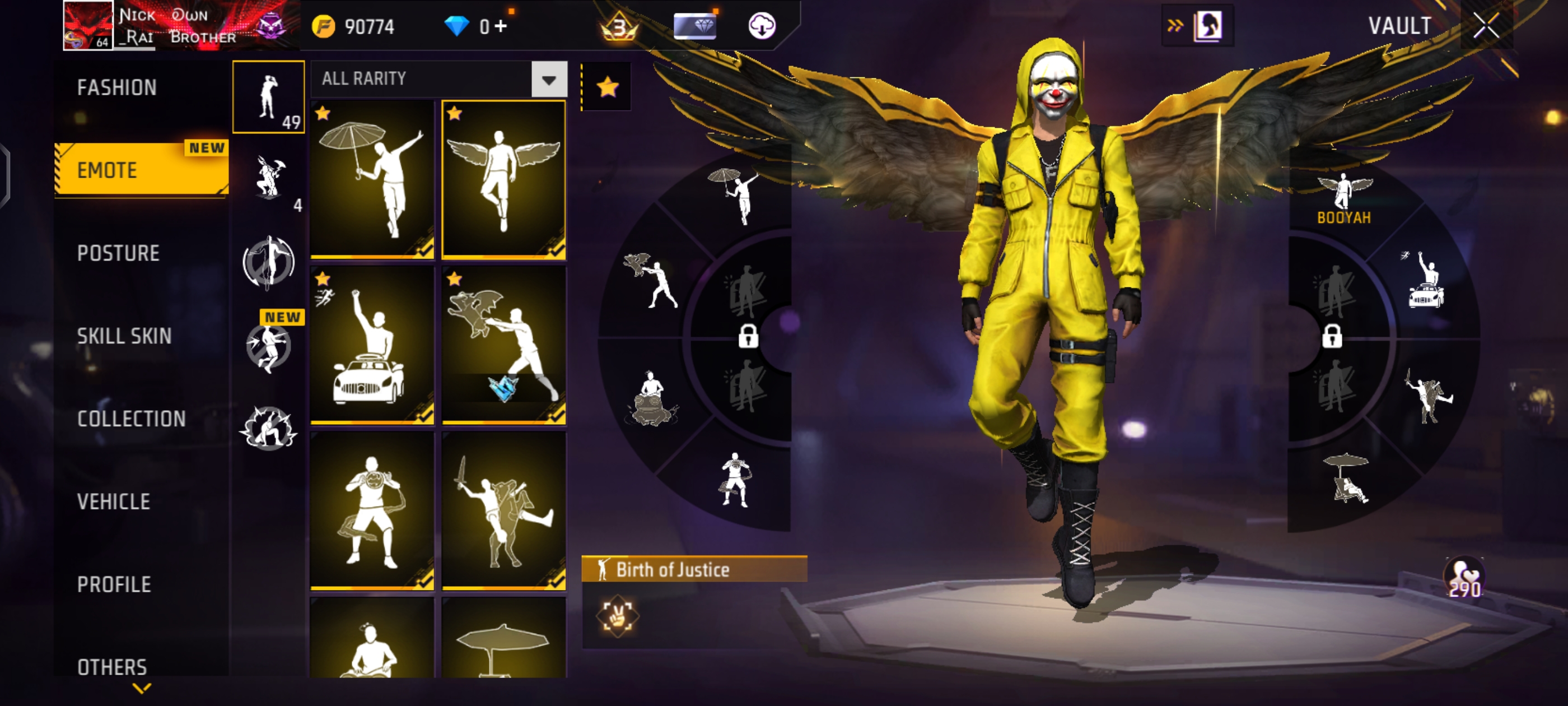Switch to the Posture tab
The width and height of the screenshot is (1568, 706).
point(118,253)
